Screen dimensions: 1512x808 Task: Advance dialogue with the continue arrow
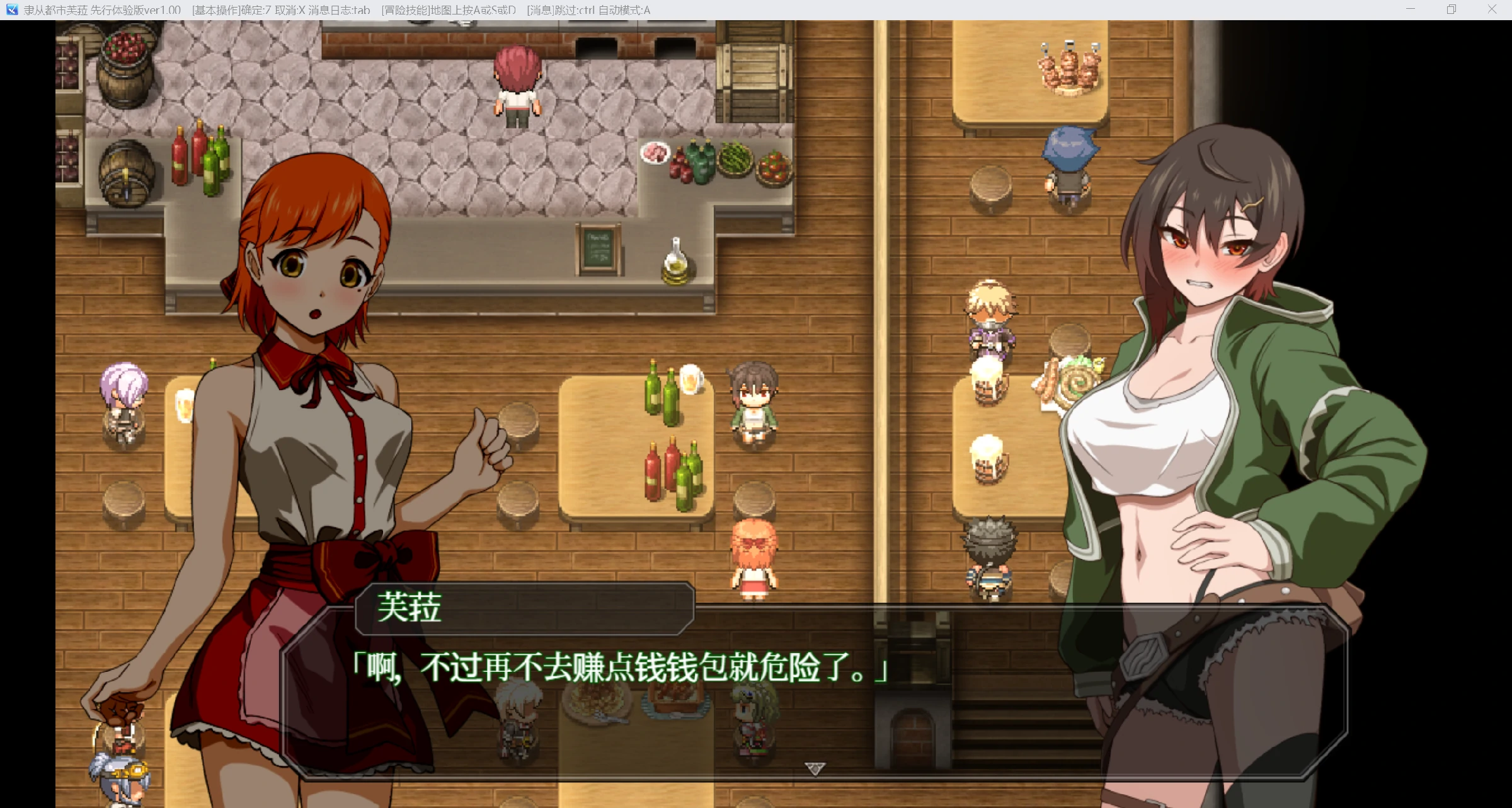click(x=815, y=768)
